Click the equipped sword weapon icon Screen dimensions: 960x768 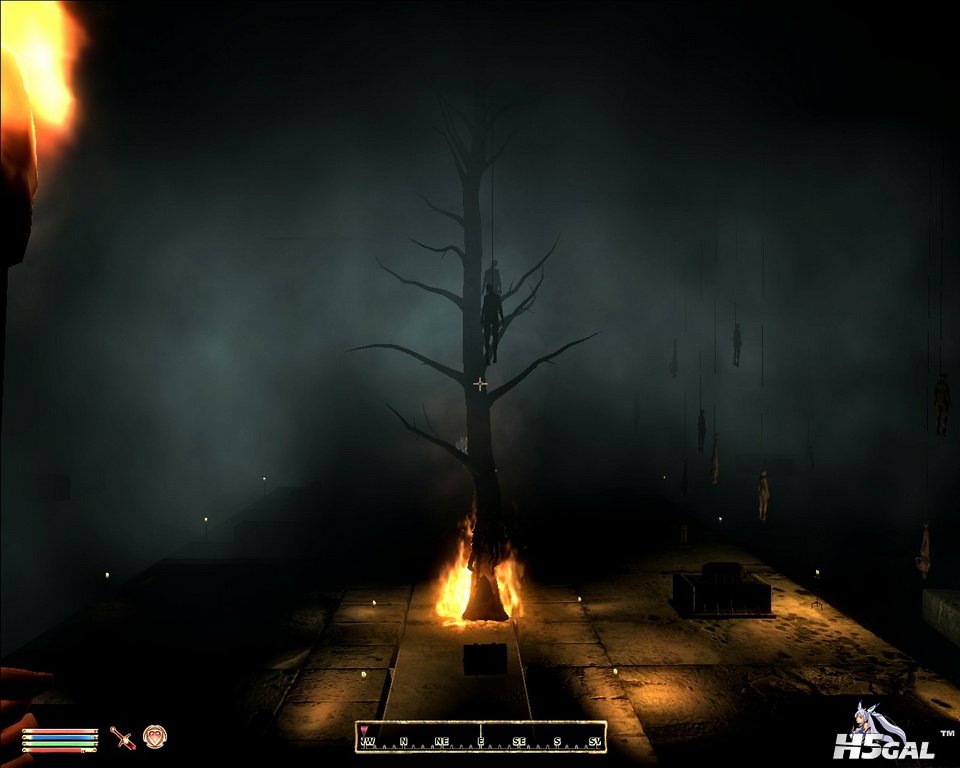click(x=123, y=738)
